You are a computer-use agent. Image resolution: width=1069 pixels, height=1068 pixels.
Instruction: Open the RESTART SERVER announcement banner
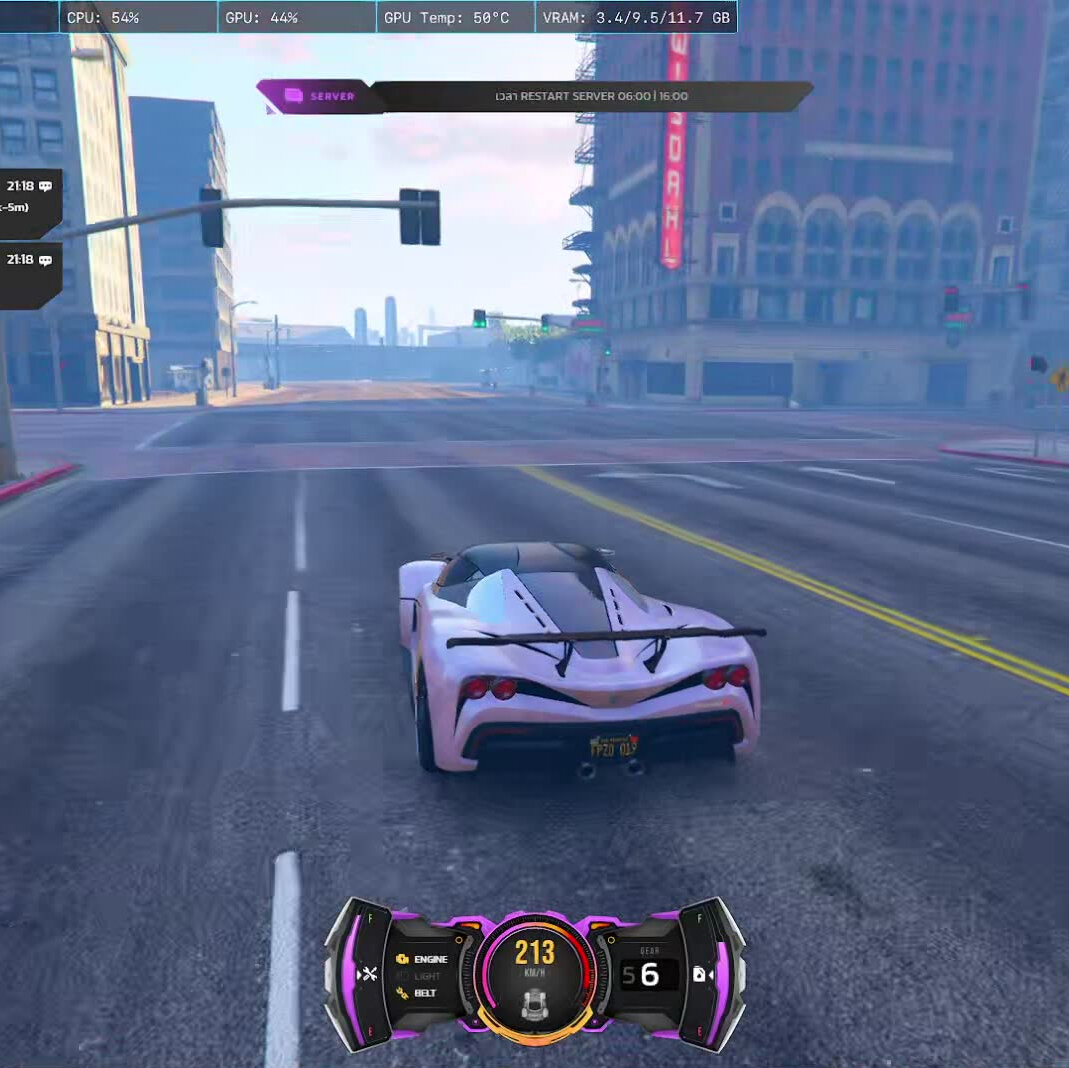click(x=591, y=97)
